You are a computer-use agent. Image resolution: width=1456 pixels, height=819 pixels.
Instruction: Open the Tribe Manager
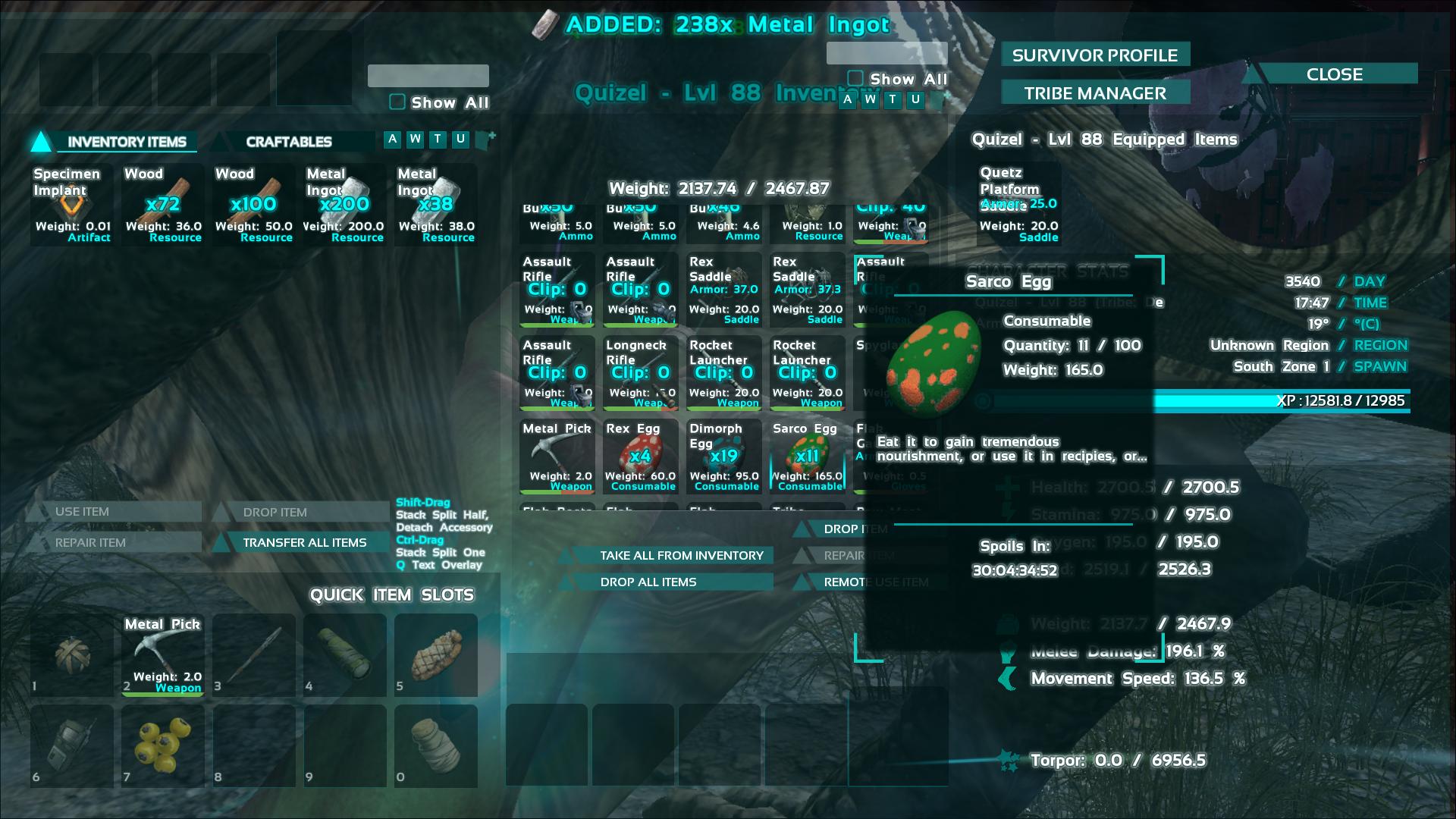1094,93
